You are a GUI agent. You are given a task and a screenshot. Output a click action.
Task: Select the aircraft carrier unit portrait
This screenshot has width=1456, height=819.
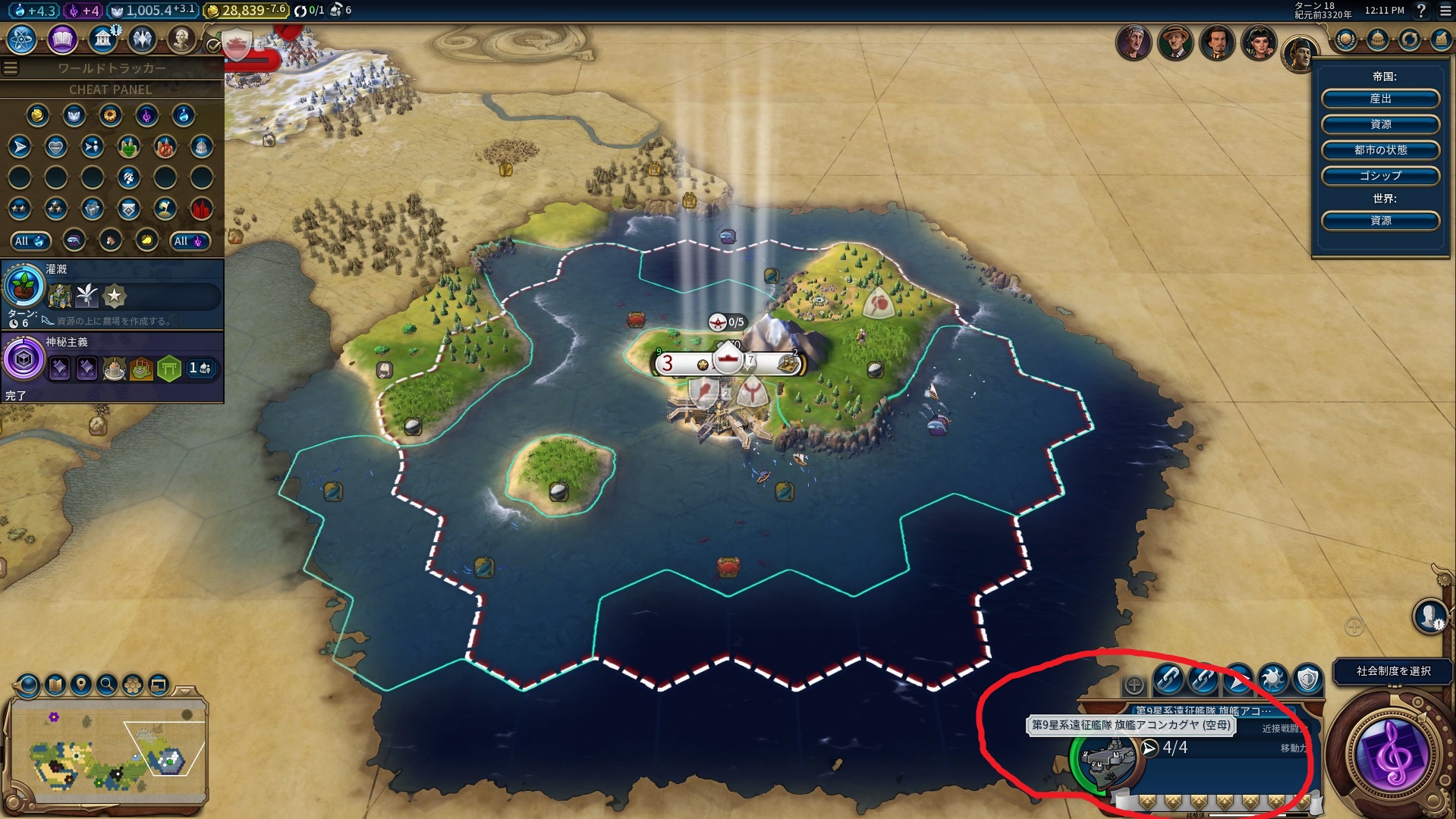point(1107,760)
